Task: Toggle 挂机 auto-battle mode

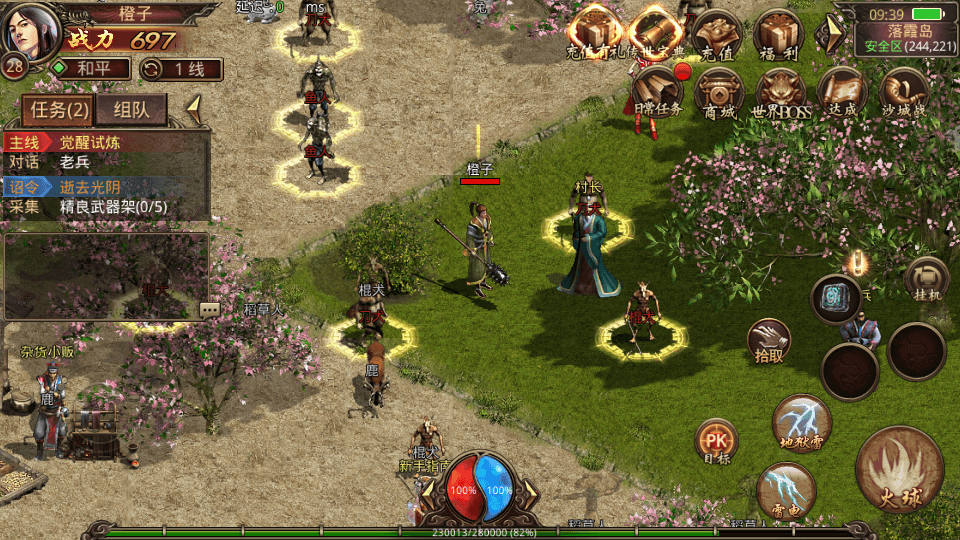Action: (926, 279)
